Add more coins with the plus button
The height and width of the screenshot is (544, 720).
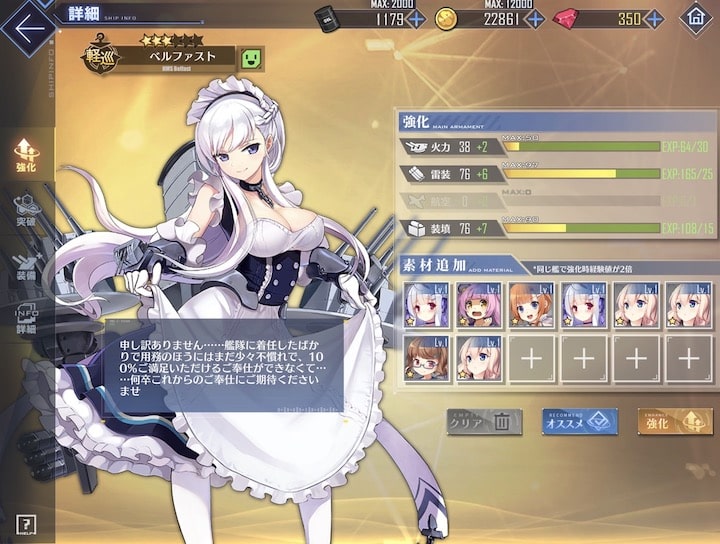pyautogui.click(x=535, y=18)
